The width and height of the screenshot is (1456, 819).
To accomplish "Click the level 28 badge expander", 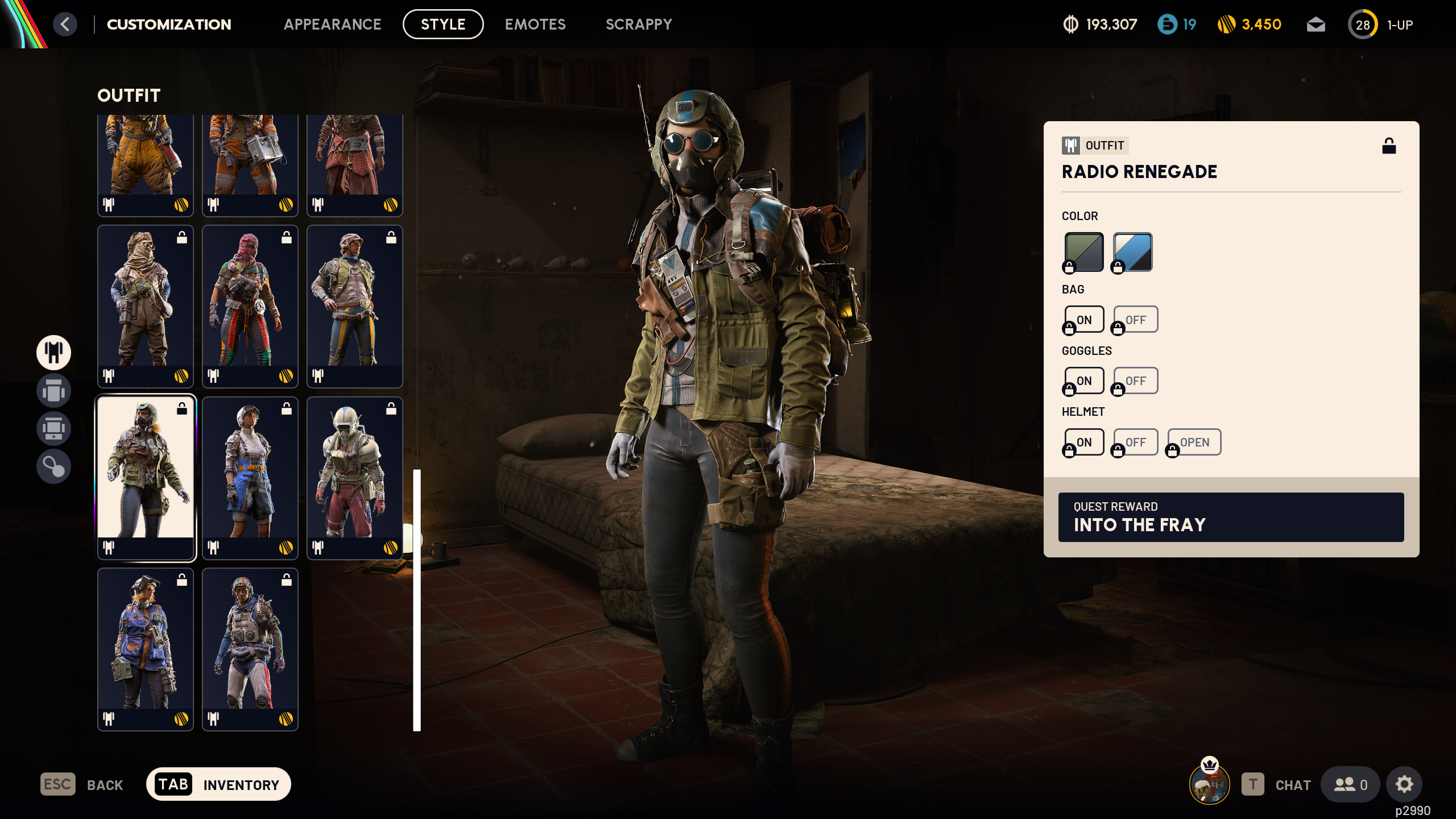I will click(1363, 24).
